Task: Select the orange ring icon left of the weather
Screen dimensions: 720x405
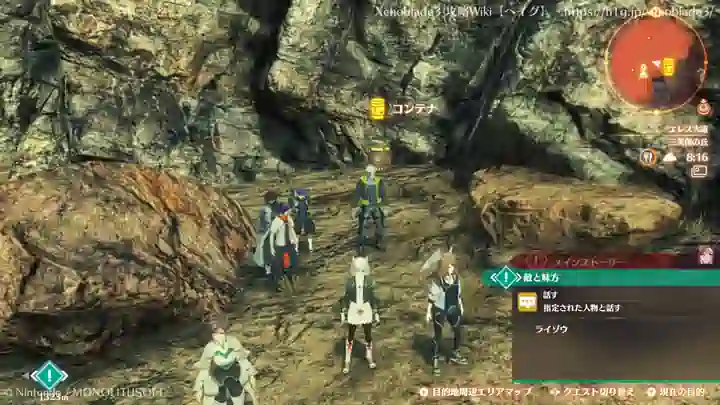Action: 649,156
